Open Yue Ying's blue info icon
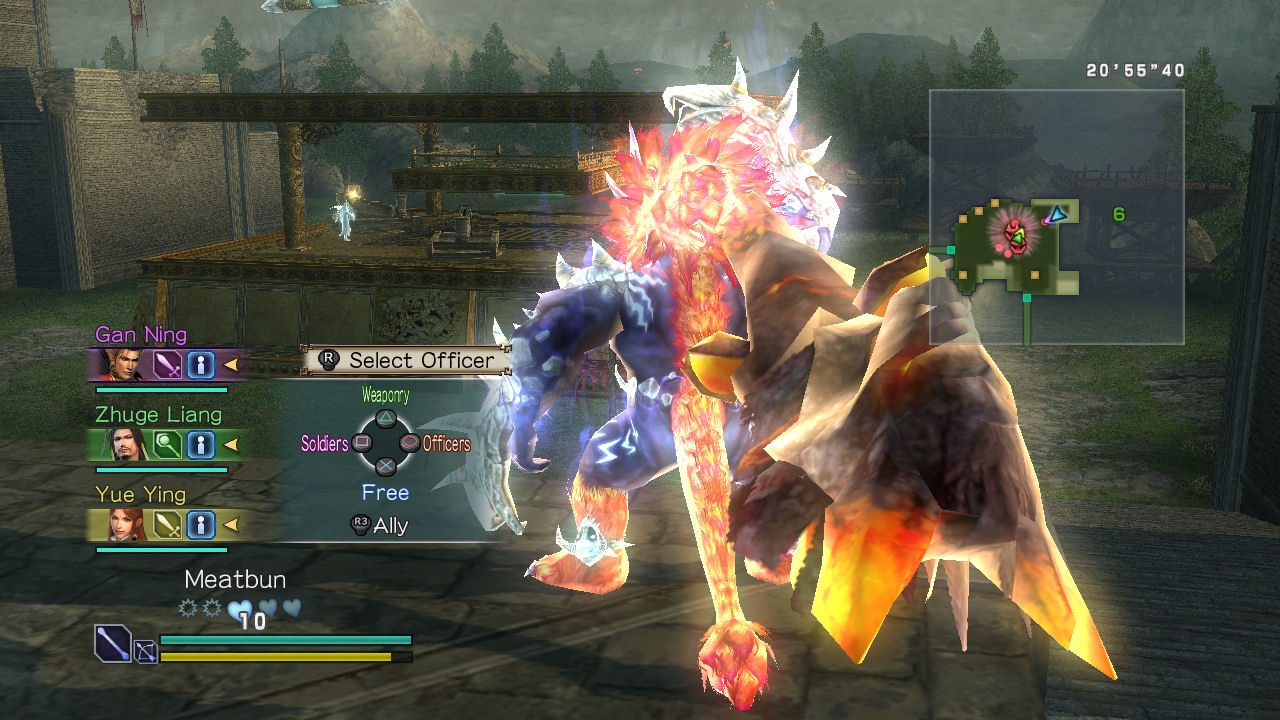 coord(200,524)
